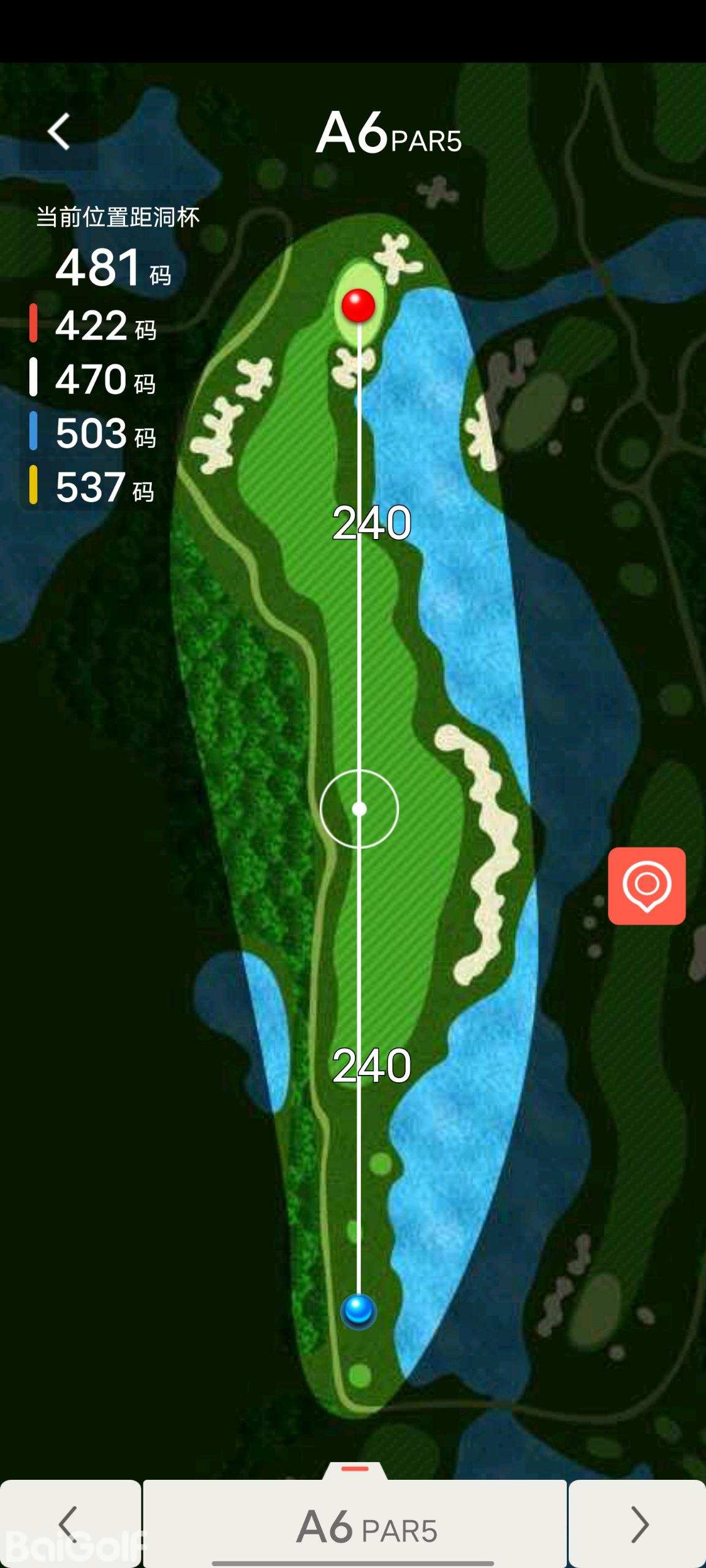Tap the red location pin button
The image size is (706, 1568).
click(647, 886)
